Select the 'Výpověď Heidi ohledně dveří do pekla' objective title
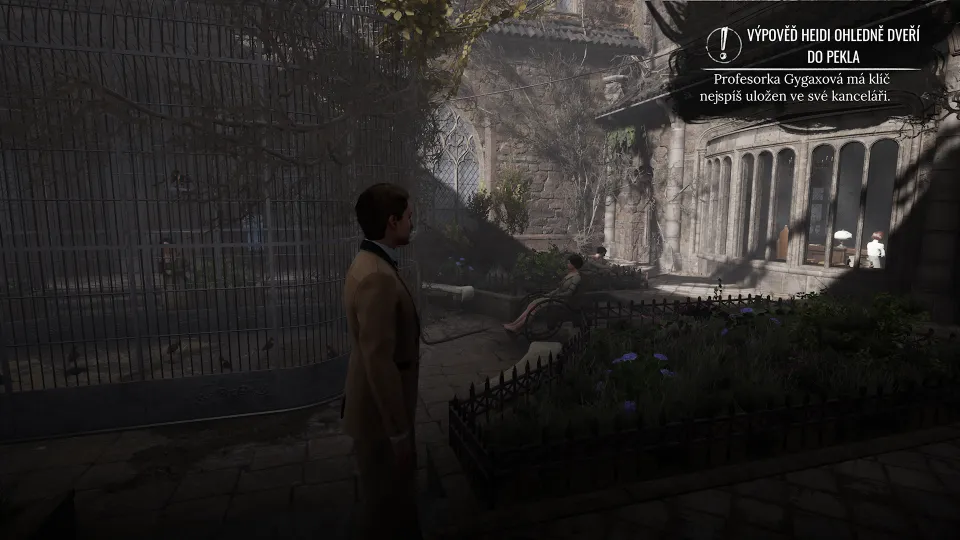Viewport: 960px width, 540px height. tap(832, 45)
